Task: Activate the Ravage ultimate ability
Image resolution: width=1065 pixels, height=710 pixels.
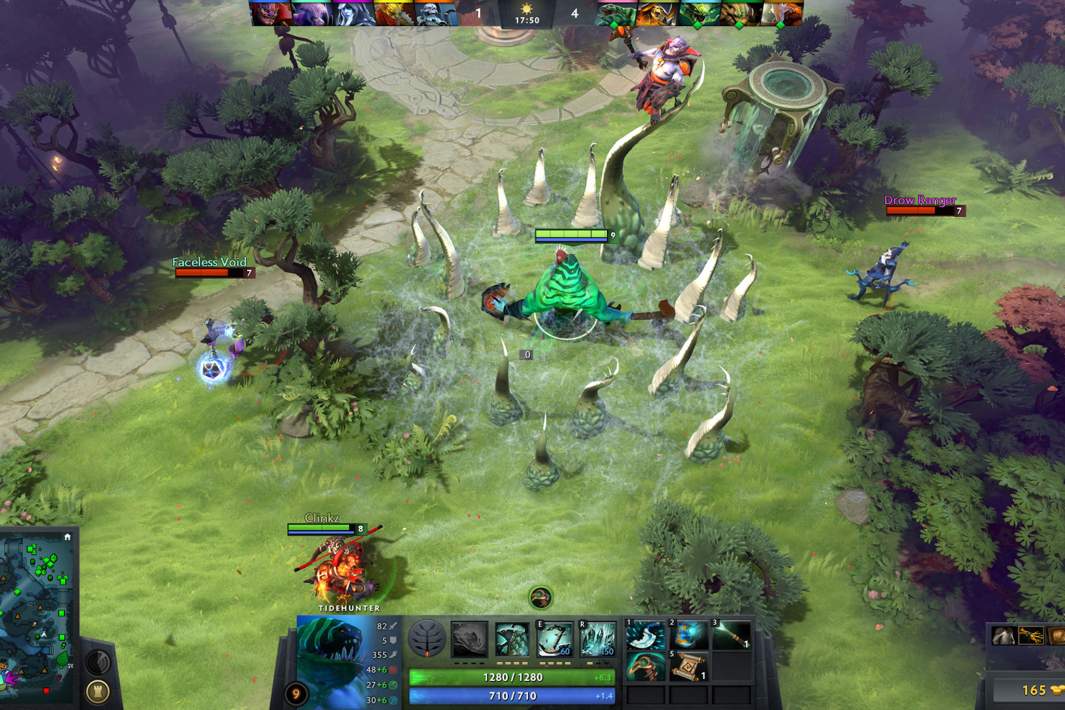Action: [x=597, y=639]
